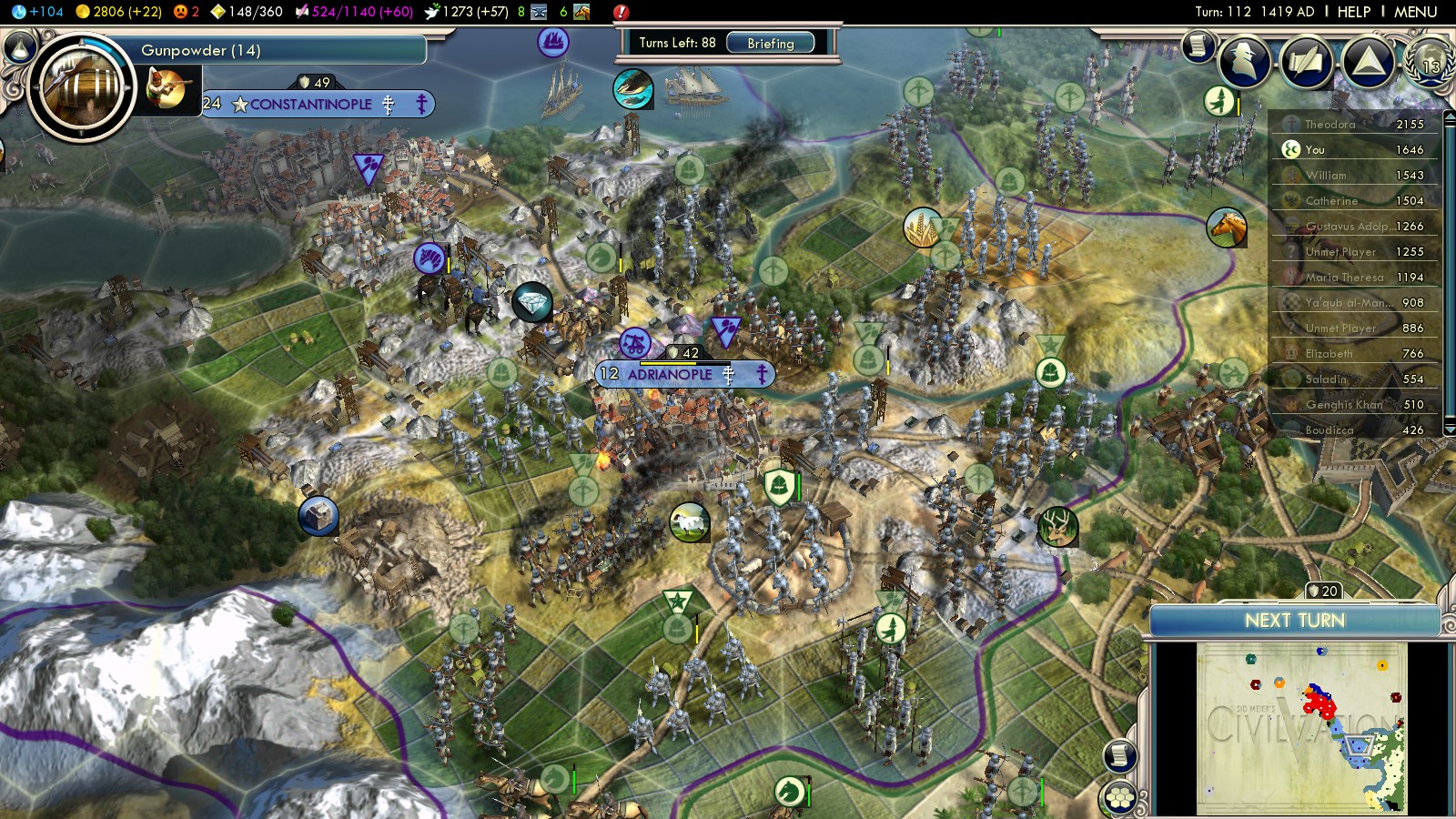Open diplomacy scroll and quill overview
The height and width of the screenshot is (819, 1456).
click(x=1306, y=61)
